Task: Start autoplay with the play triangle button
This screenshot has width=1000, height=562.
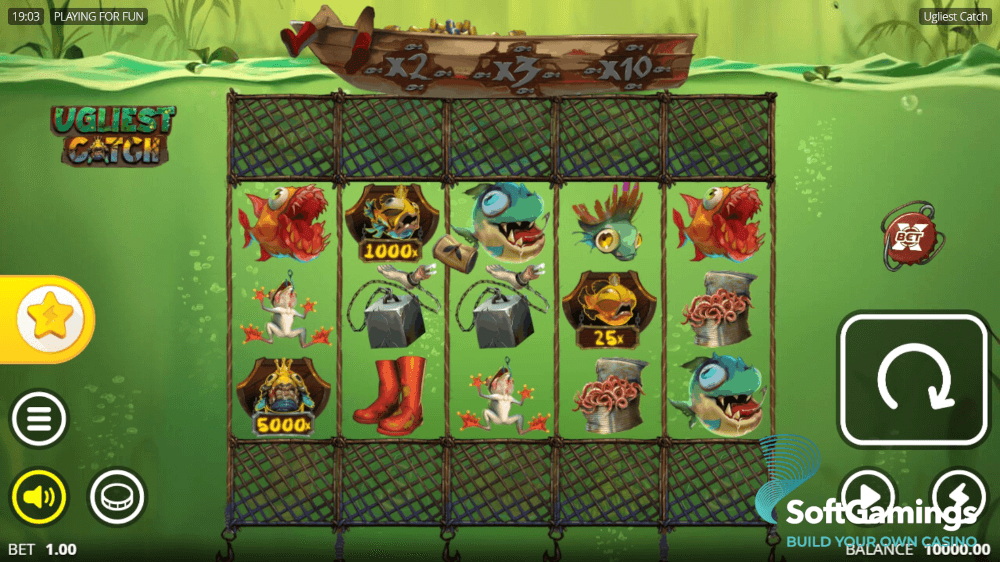Action: pos(866,496)
